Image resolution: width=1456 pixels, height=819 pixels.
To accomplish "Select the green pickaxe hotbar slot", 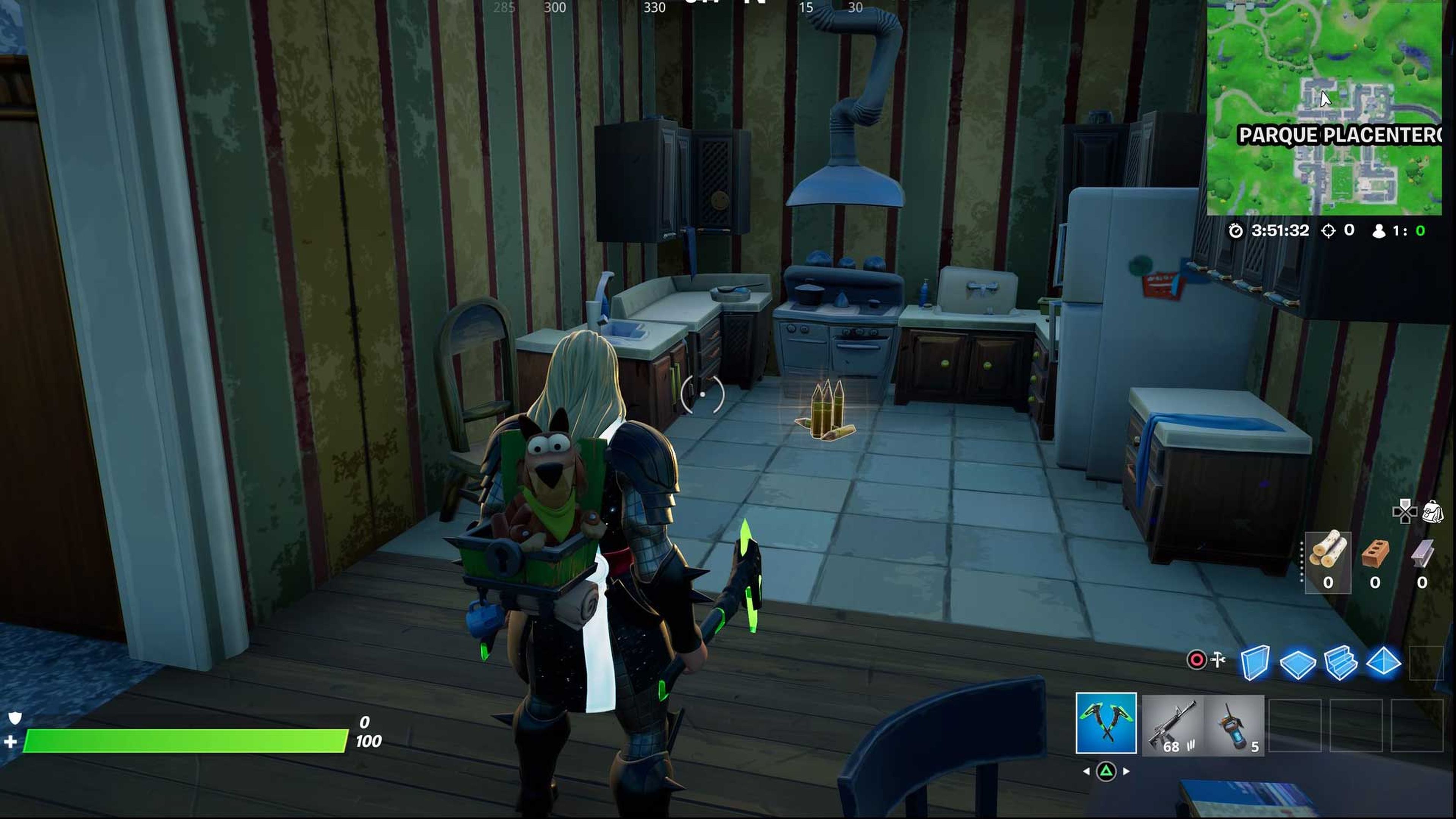I will pos(1106,723).
